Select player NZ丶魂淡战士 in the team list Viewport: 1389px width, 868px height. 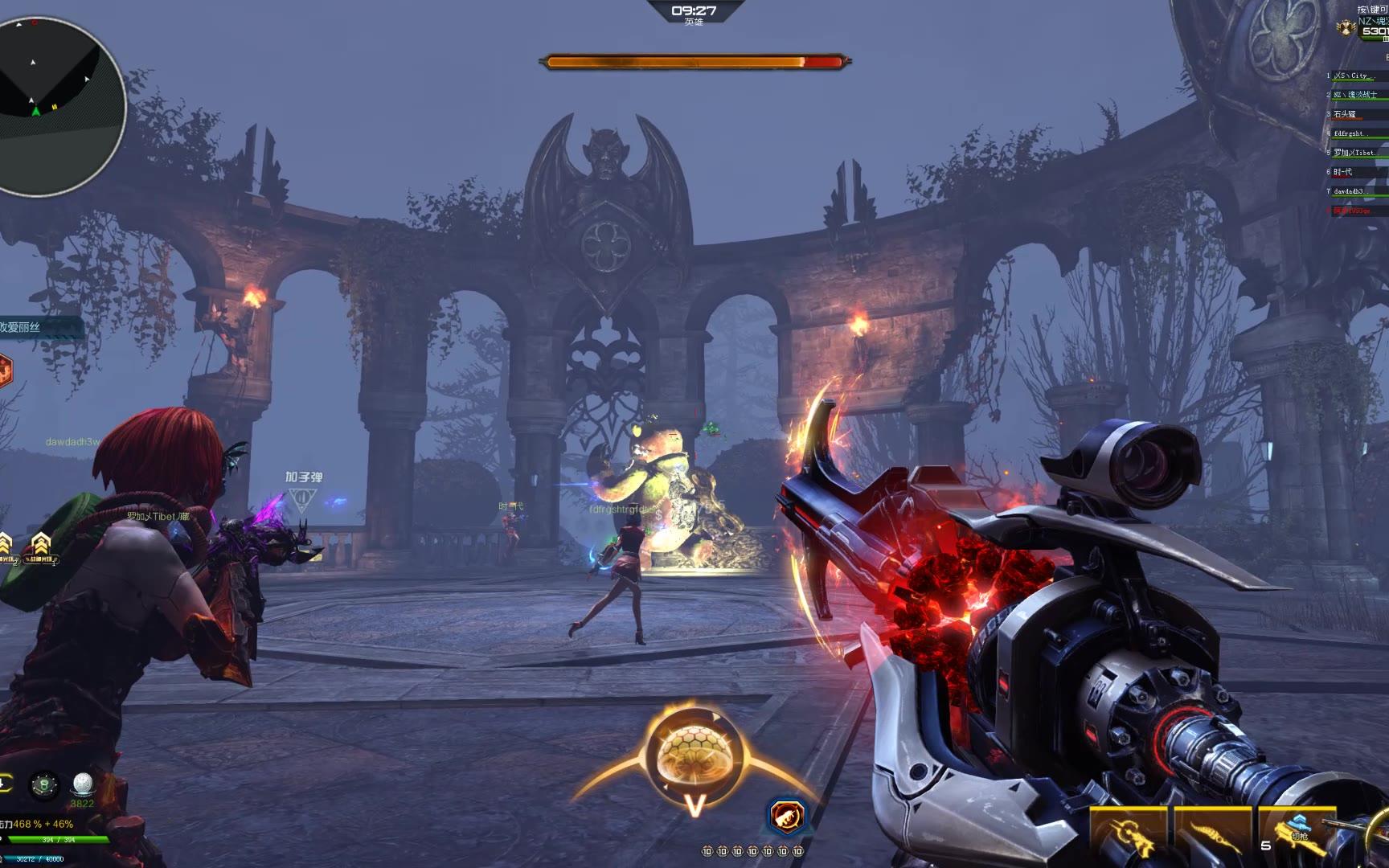click(1357, 95)
